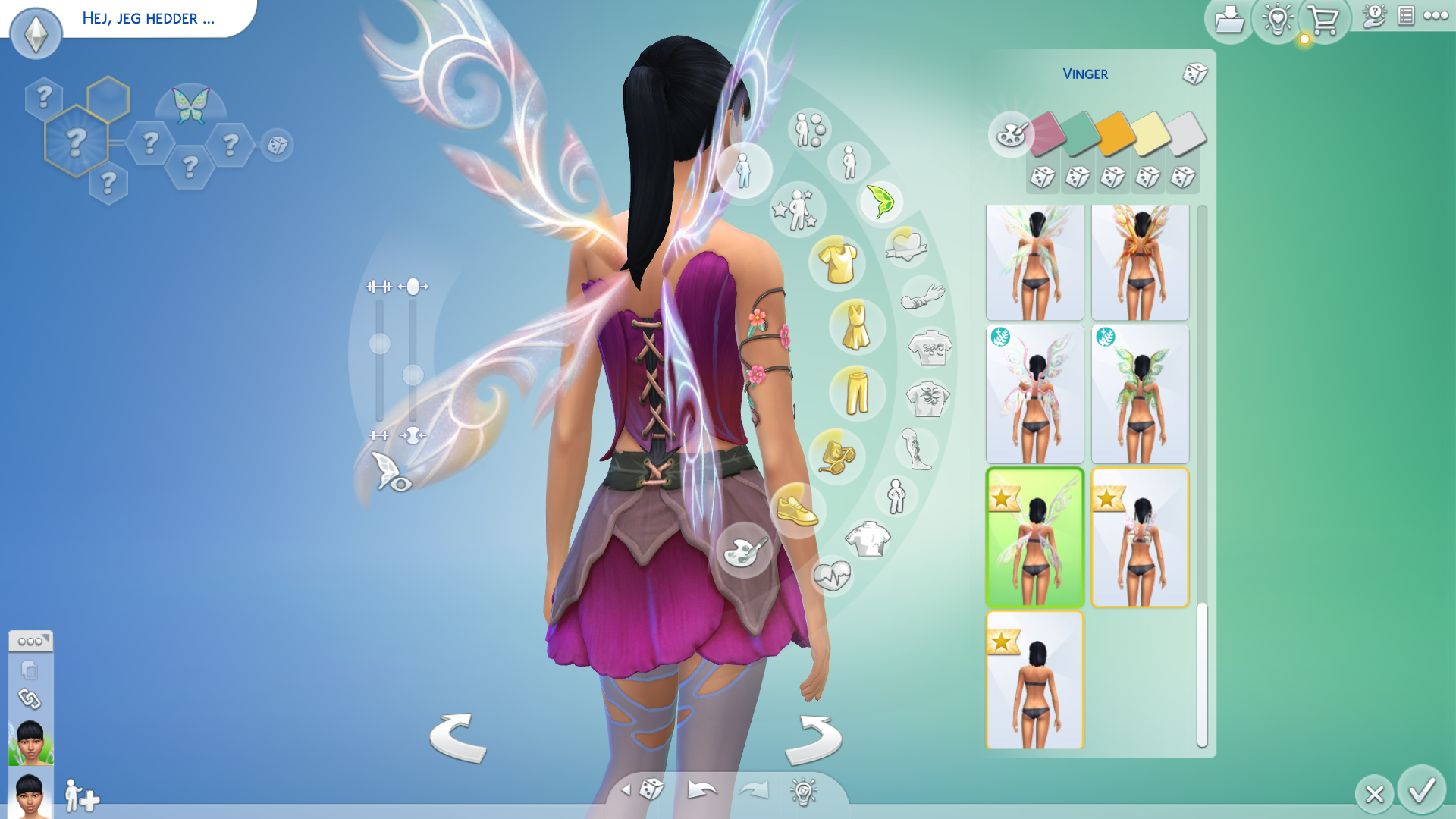1456x819 pixels.
Task: Open the paint palette color picker
Action: pyautogui.click(x=1011, y=135)
